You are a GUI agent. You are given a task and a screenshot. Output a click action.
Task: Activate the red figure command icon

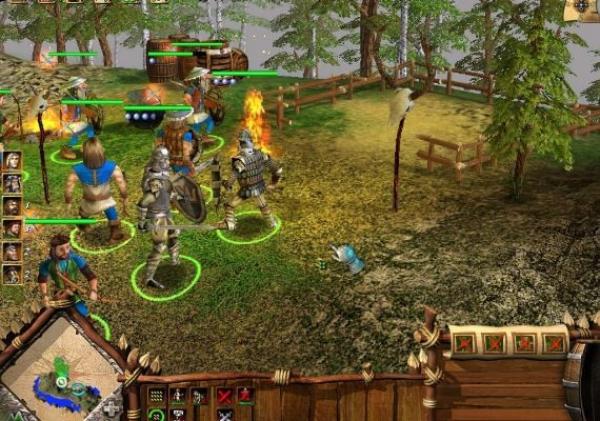244,395
